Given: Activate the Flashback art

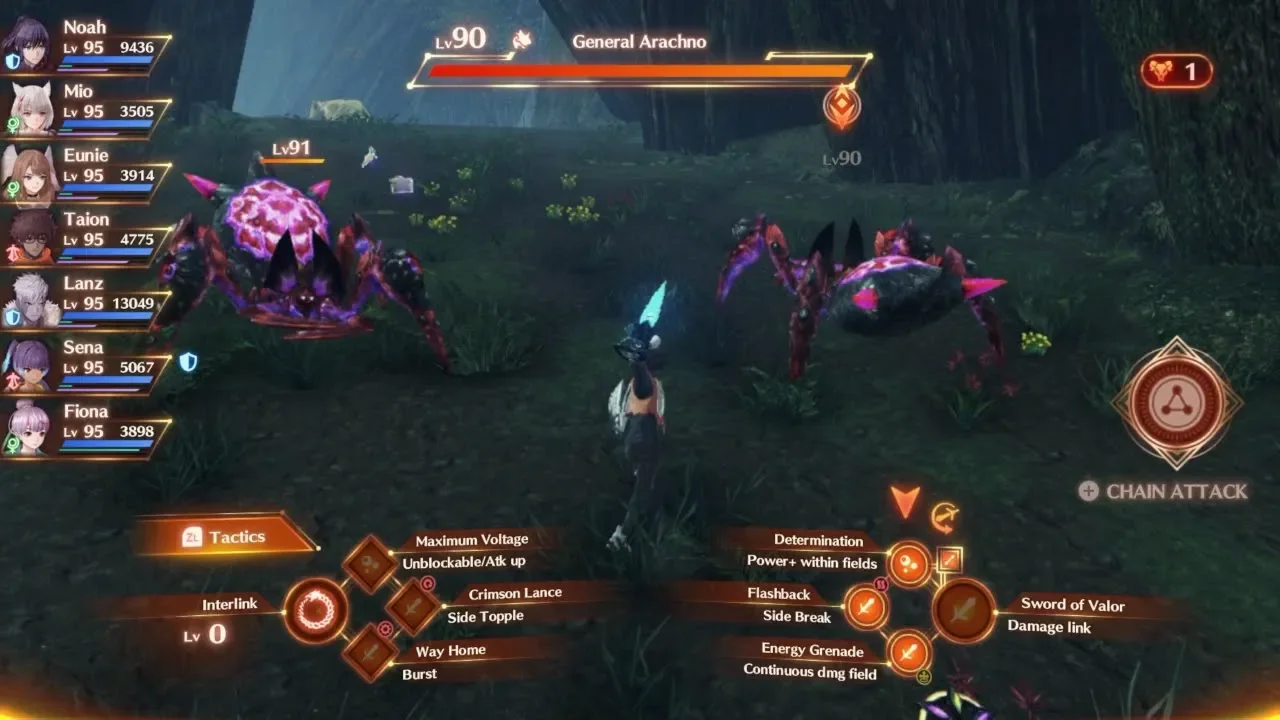Looking at the screenshot, I should click(866, 606).
